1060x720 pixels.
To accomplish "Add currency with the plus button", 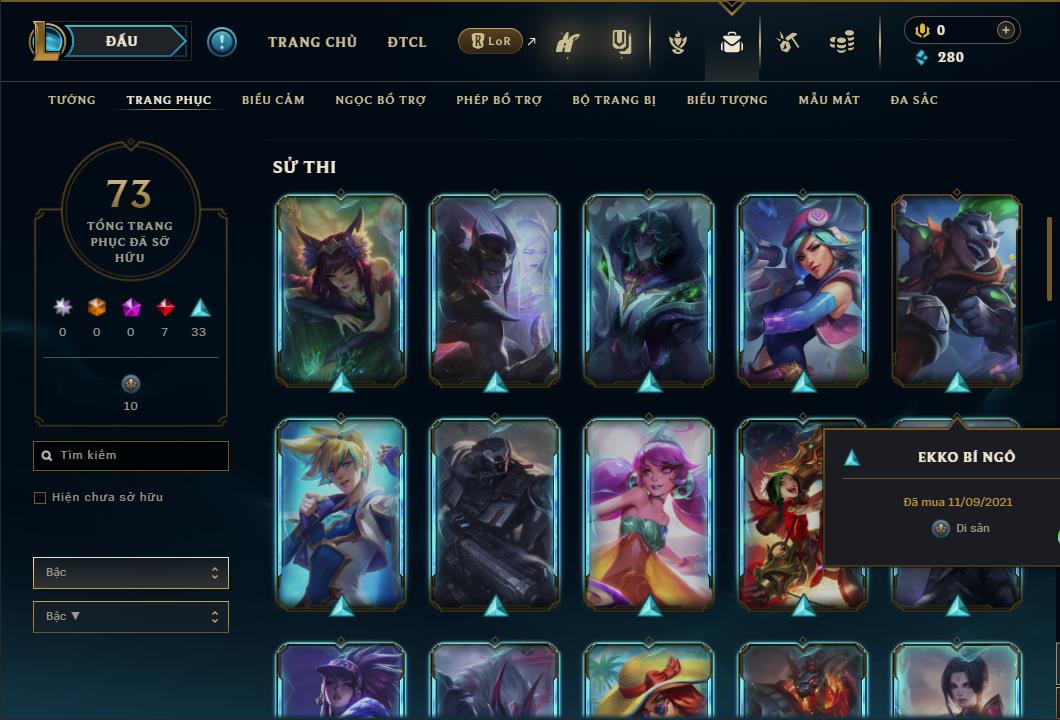I will click(x=1005, y=30).
